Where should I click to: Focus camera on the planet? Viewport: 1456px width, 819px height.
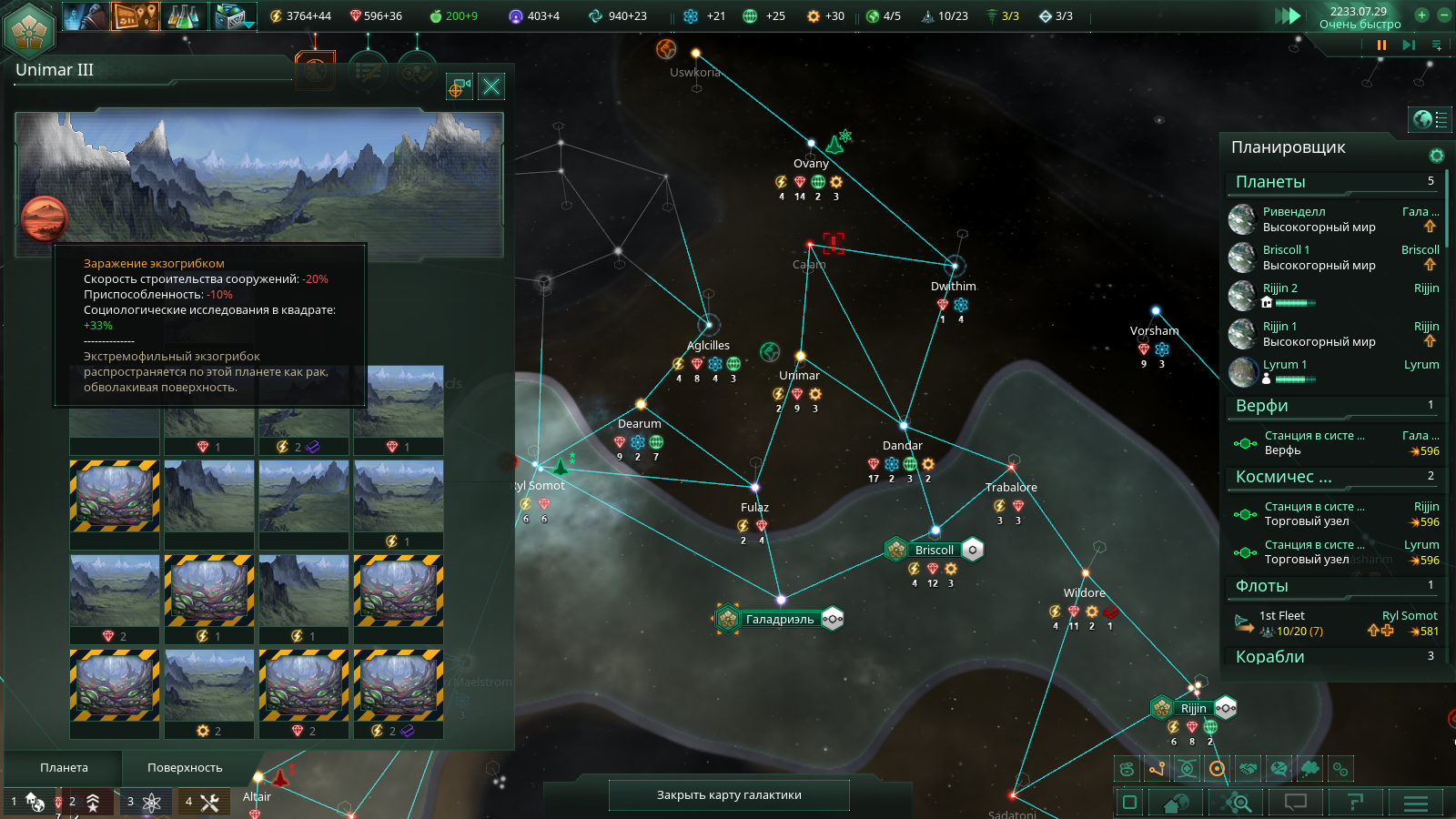pyautogui.click(x=459, y=86)
